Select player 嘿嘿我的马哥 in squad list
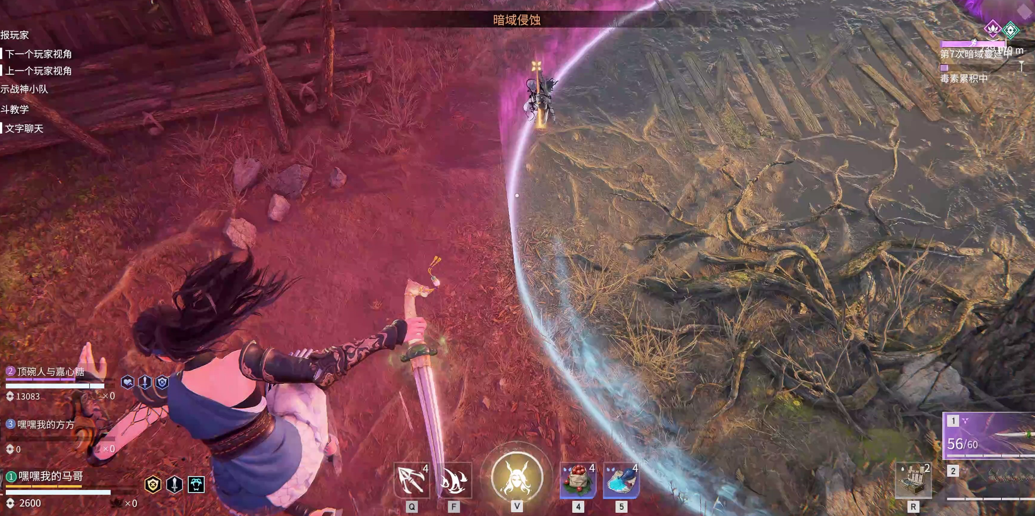The image size is (1035, 516). tap(50, 477)
